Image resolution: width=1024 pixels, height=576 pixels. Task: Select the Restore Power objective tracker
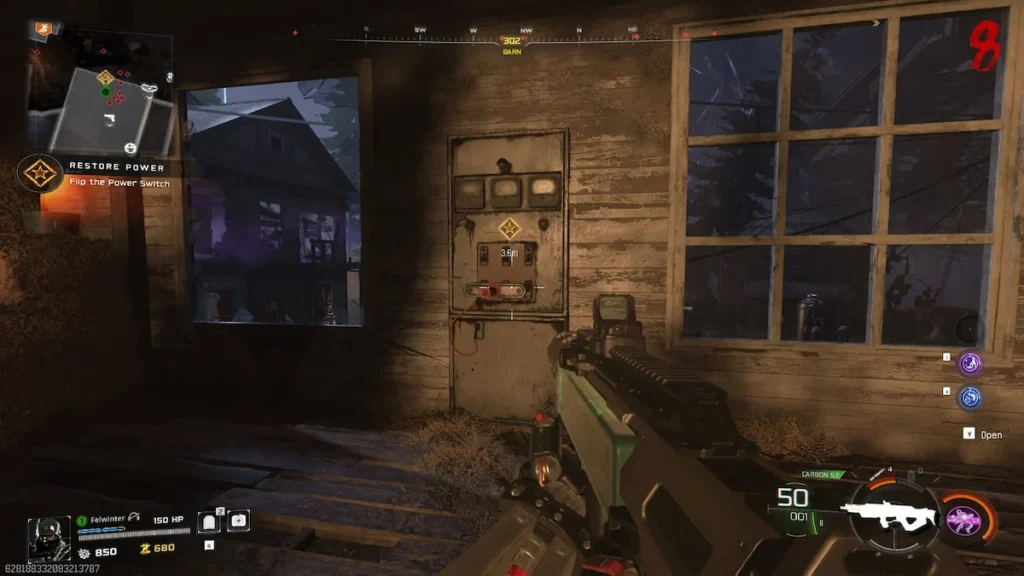pyautogui.click(x=40, y=174)
